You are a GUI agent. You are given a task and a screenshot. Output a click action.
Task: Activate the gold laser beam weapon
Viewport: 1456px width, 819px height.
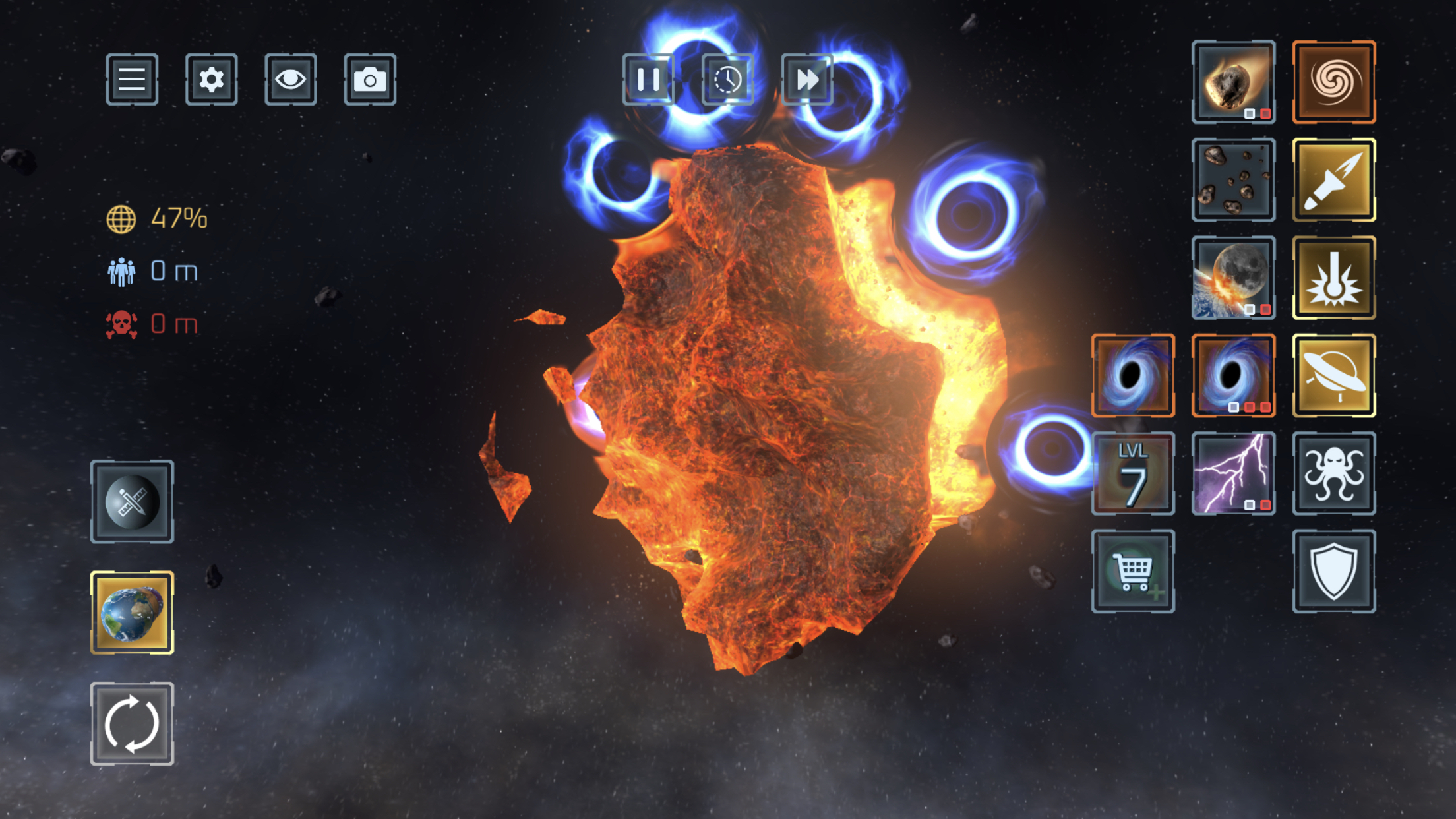tap(1333, 278)
